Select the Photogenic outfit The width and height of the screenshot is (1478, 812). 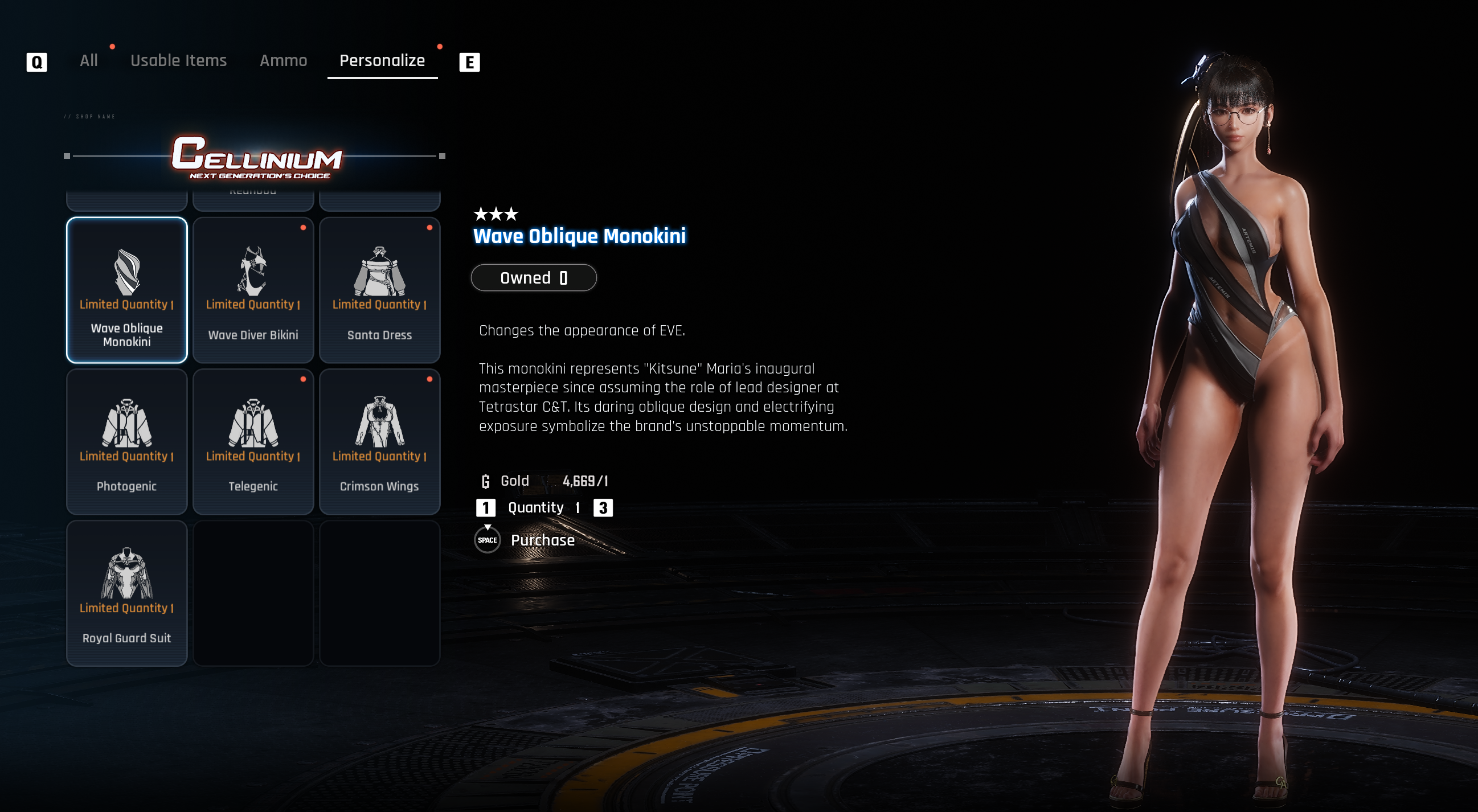(127, 441)
